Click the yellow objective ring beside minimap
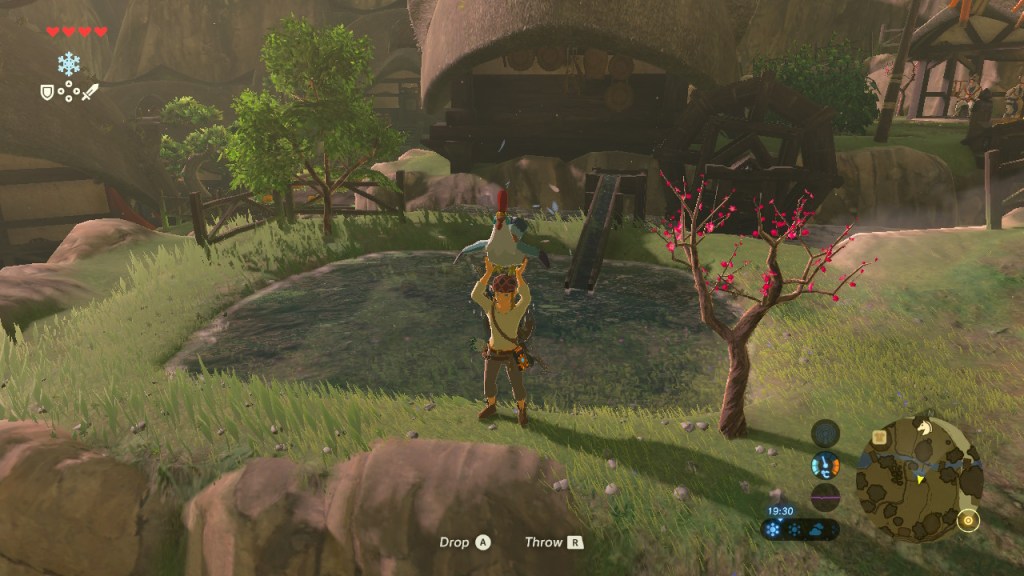The height and width of the screenshot is (576, 1024). click(x=966, y=520)
